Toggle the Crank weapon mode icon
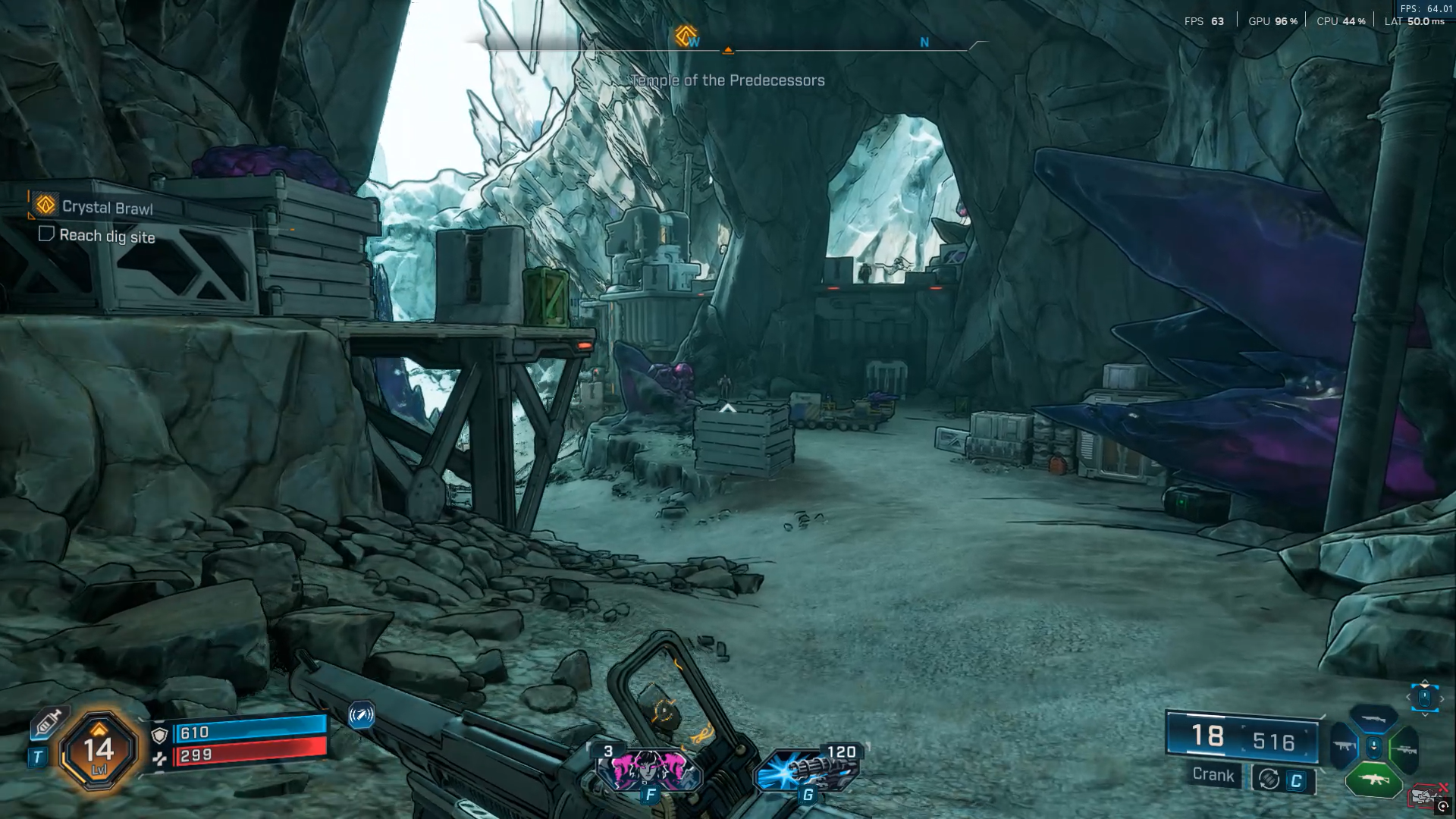Viewport: 1456px width, 819px height. [1269, 779]
